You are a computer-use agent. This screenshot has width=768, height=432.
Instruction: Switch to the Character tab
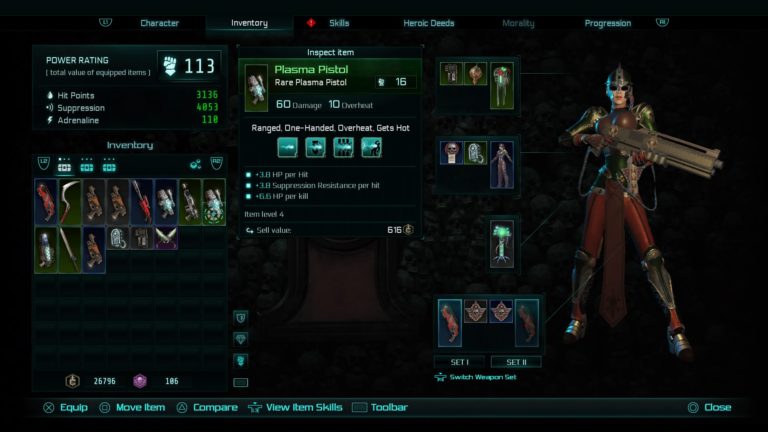tap(160, 23)
